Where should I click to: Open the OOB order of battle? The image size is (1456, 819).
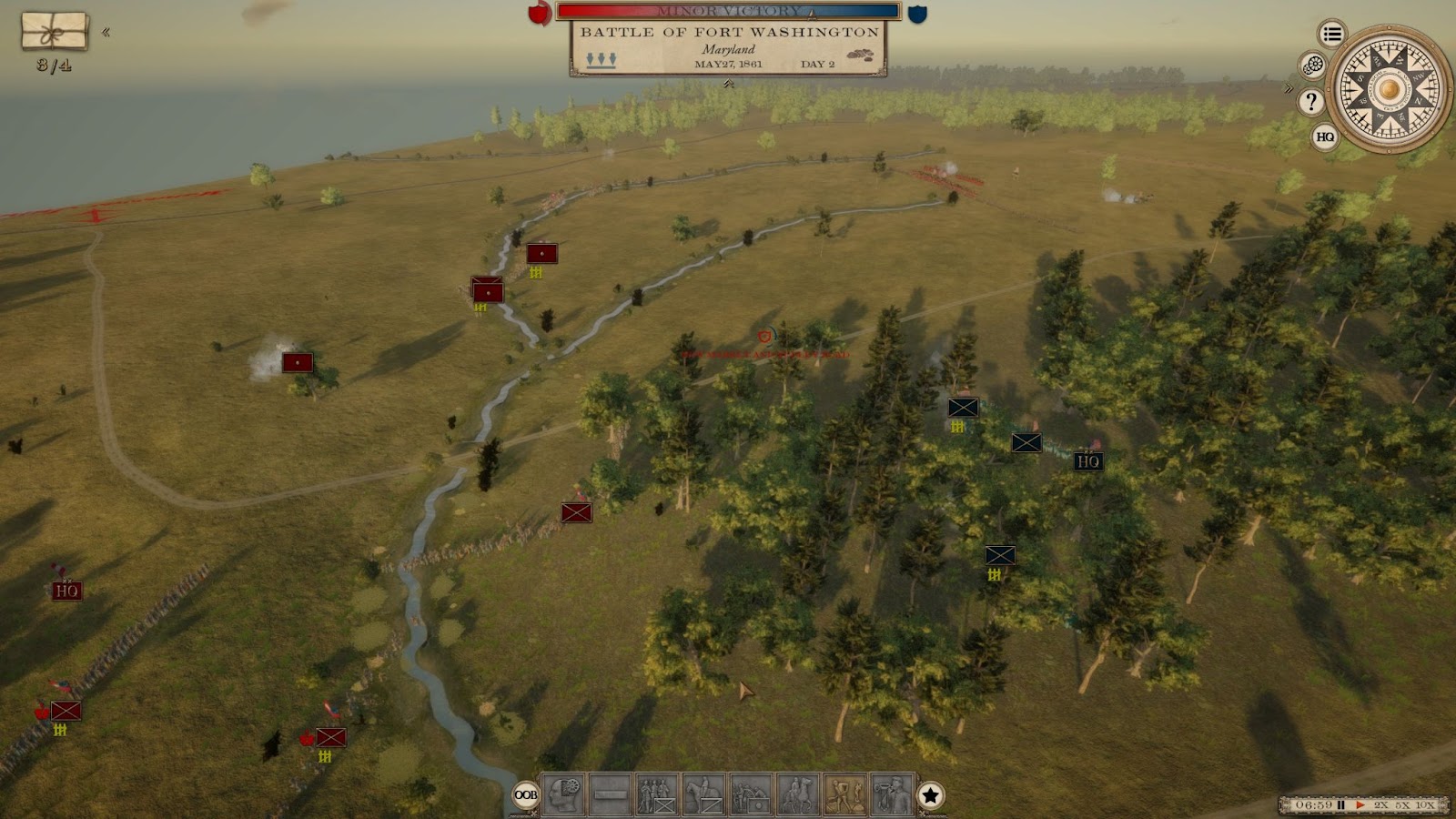[526, 795]
